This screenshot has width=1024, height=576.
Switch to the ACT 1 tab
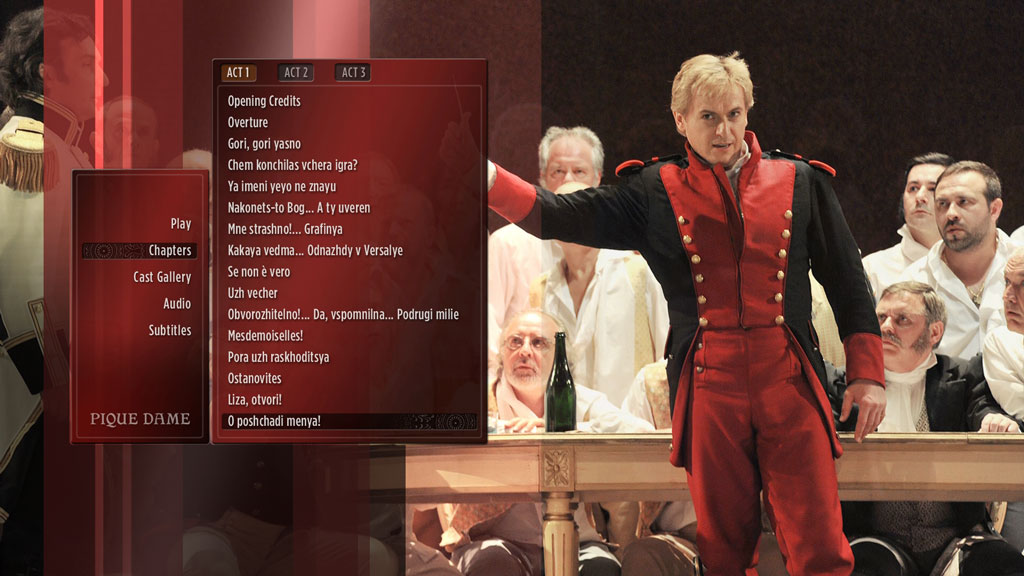click(238, 73)
